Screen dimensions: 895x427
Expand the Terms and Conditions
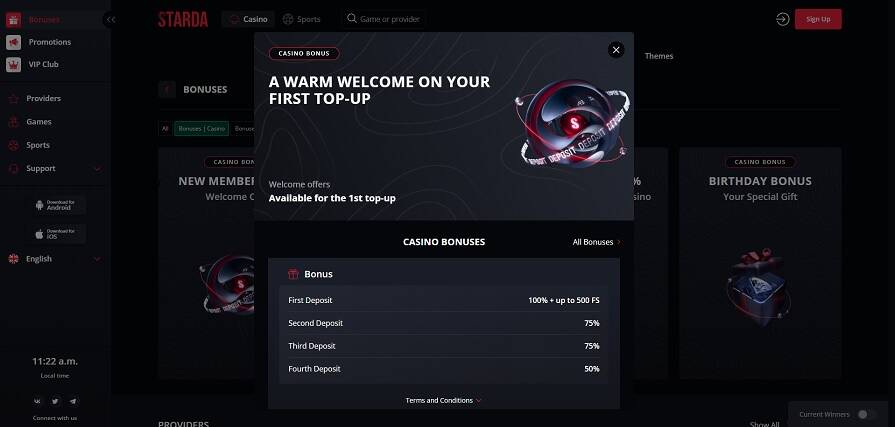[443, 400]
